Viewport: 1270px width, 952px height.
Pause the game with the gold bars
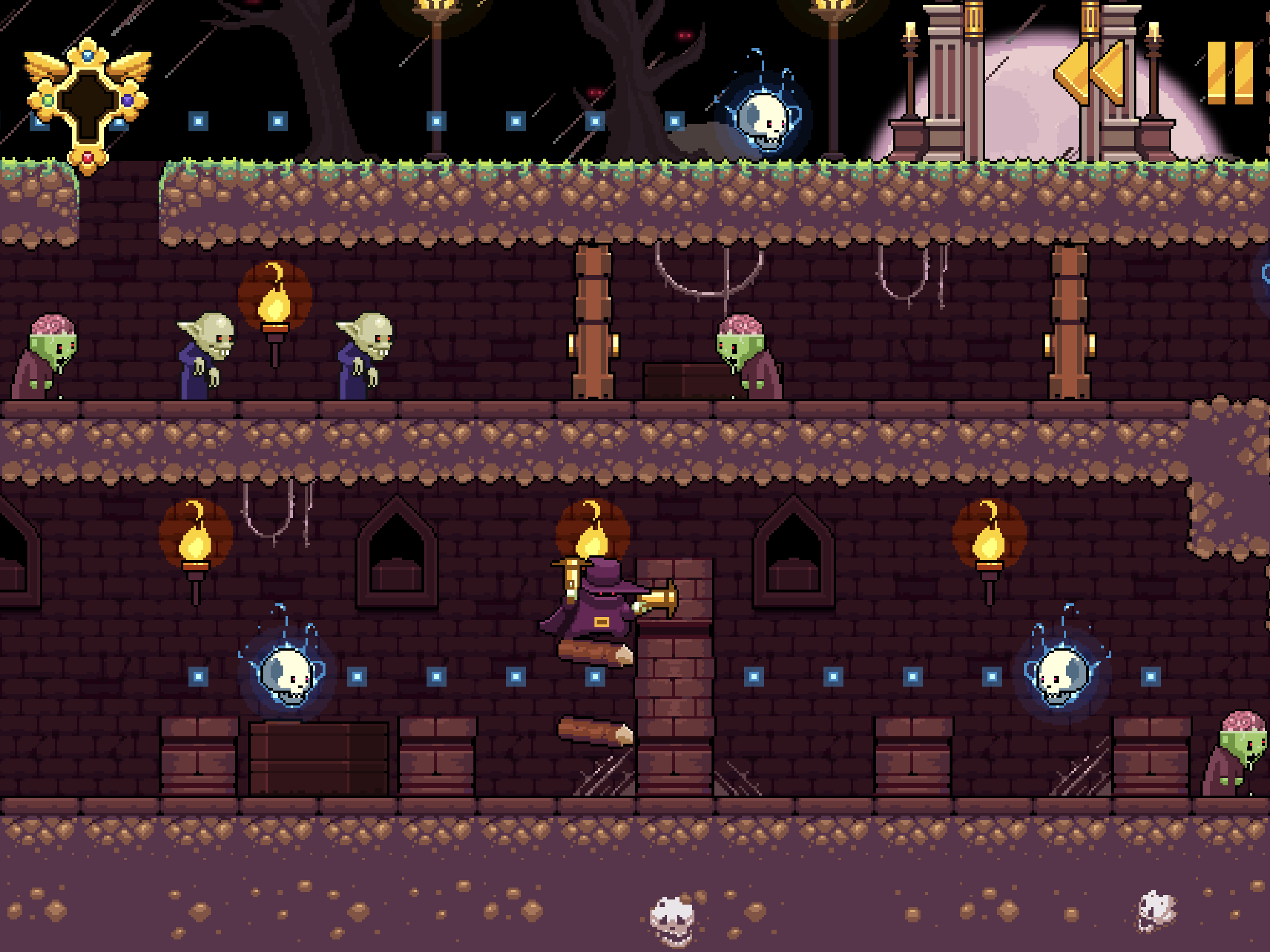1229,73
